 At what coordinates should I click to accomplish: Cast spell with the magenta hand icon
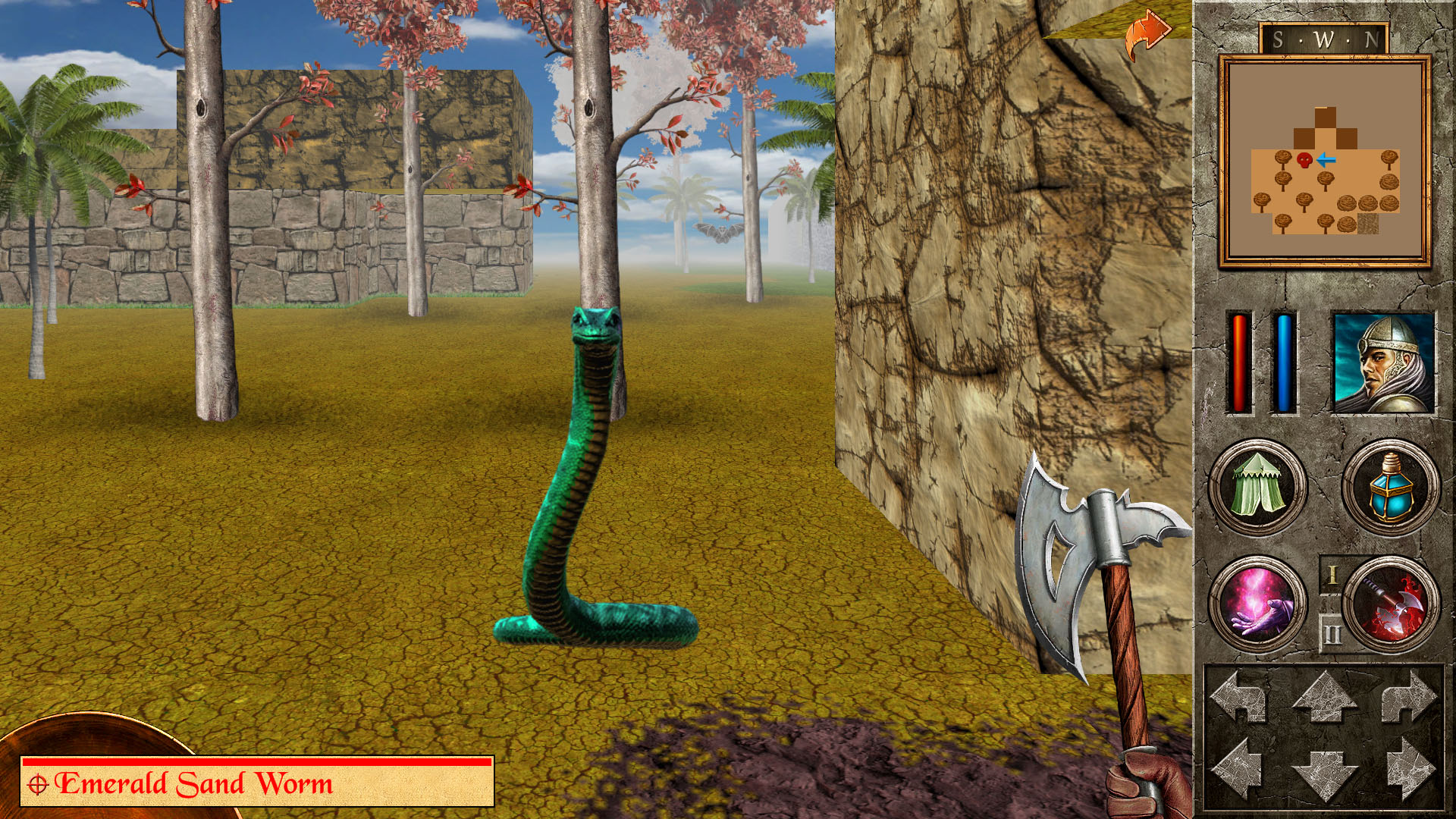pos(1257,604)
